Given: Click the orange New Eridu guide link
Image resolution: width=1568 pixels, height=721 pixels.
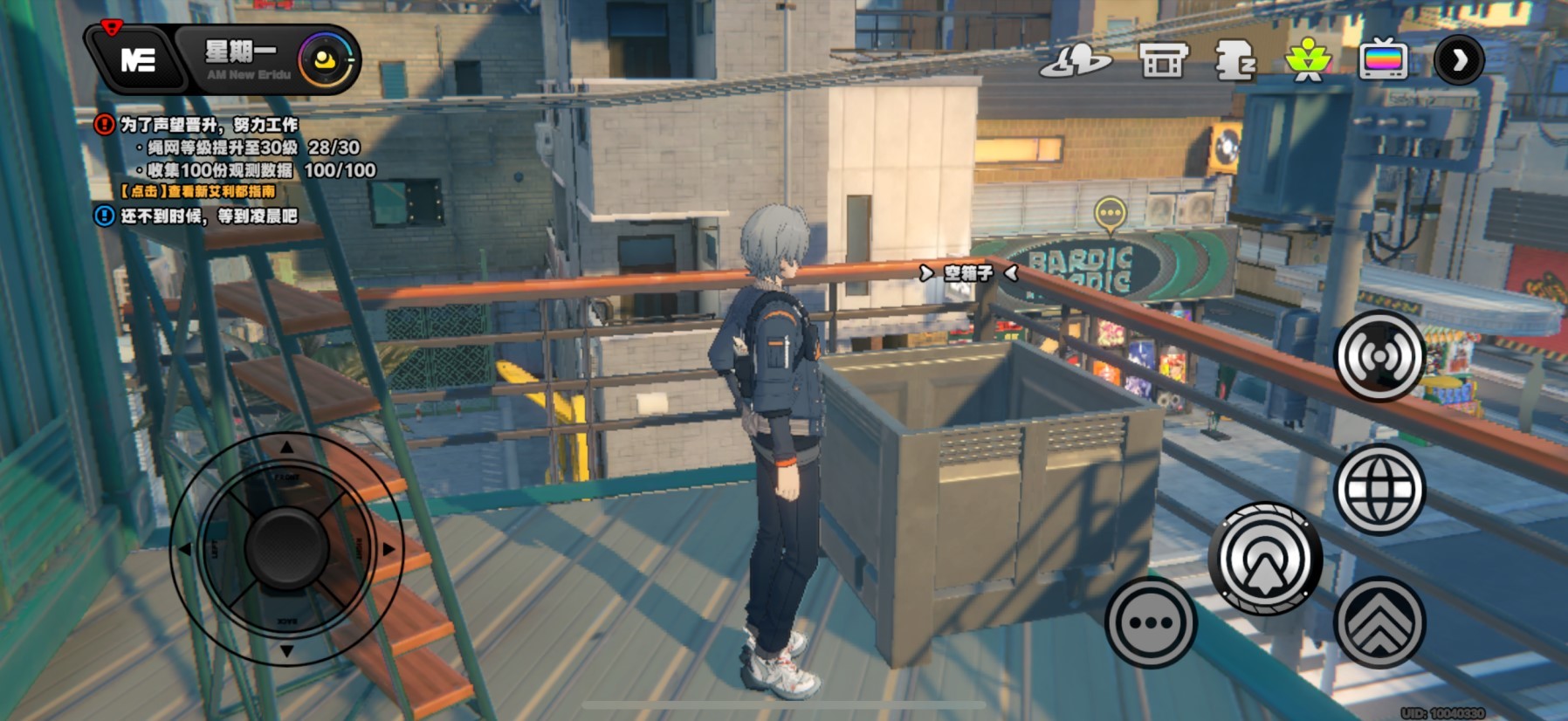Looking at the screenshot, I should pyautogui.click(x=198, y=191).
